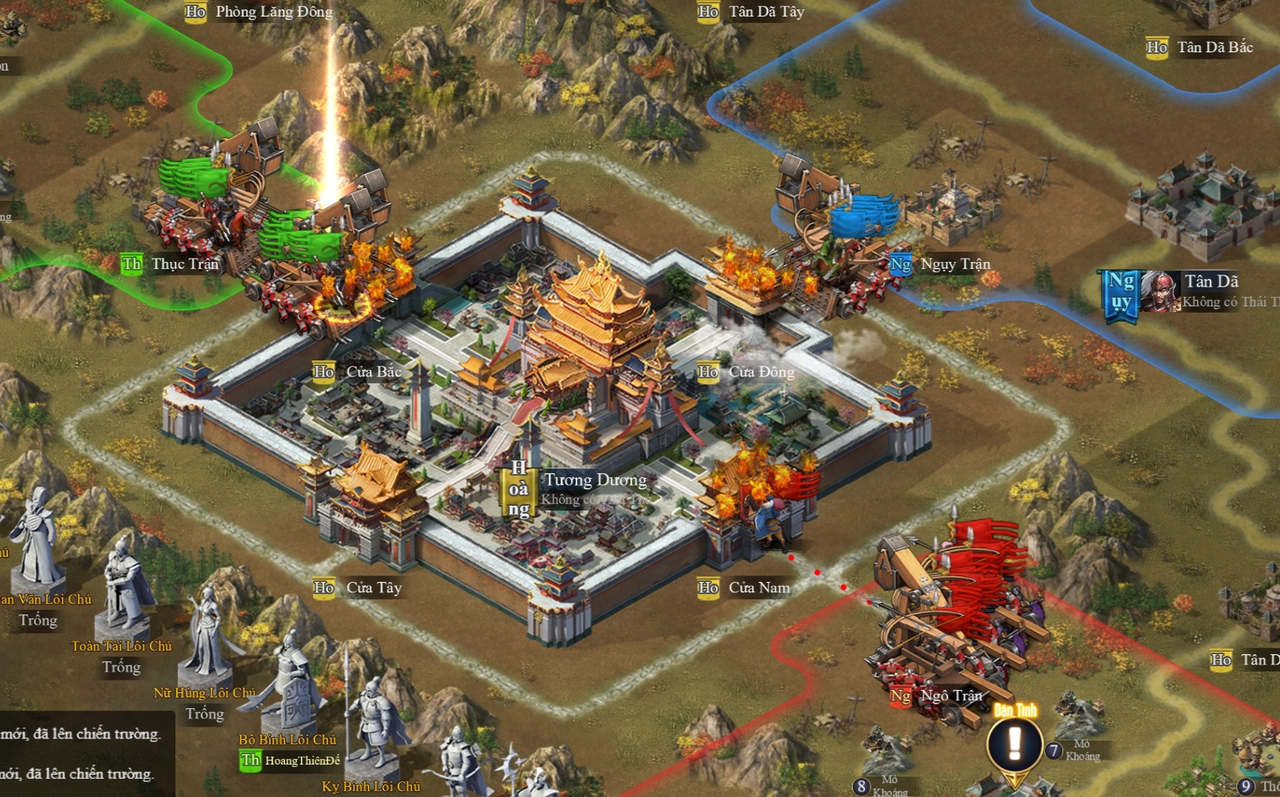Choose the Tân Dã Tây location label
1280x797 pixels.
(x=765, y=13)
